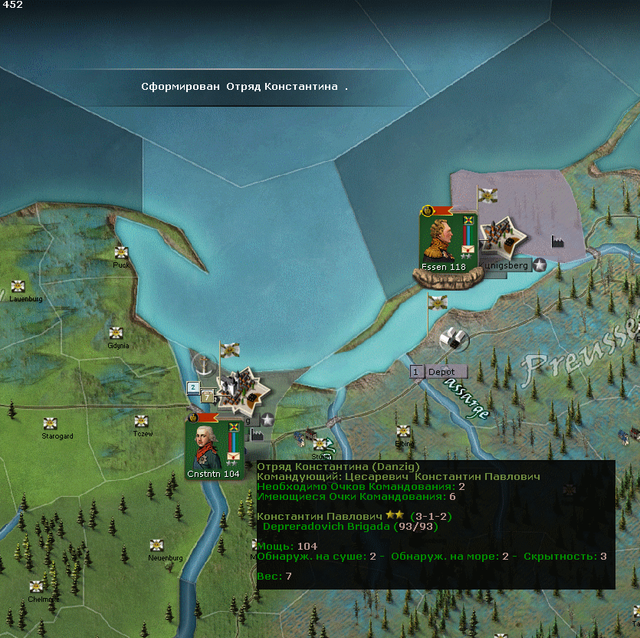Select the Konigsberg city icon
Viewport: 640px width, 638px height.
[498, 238]
